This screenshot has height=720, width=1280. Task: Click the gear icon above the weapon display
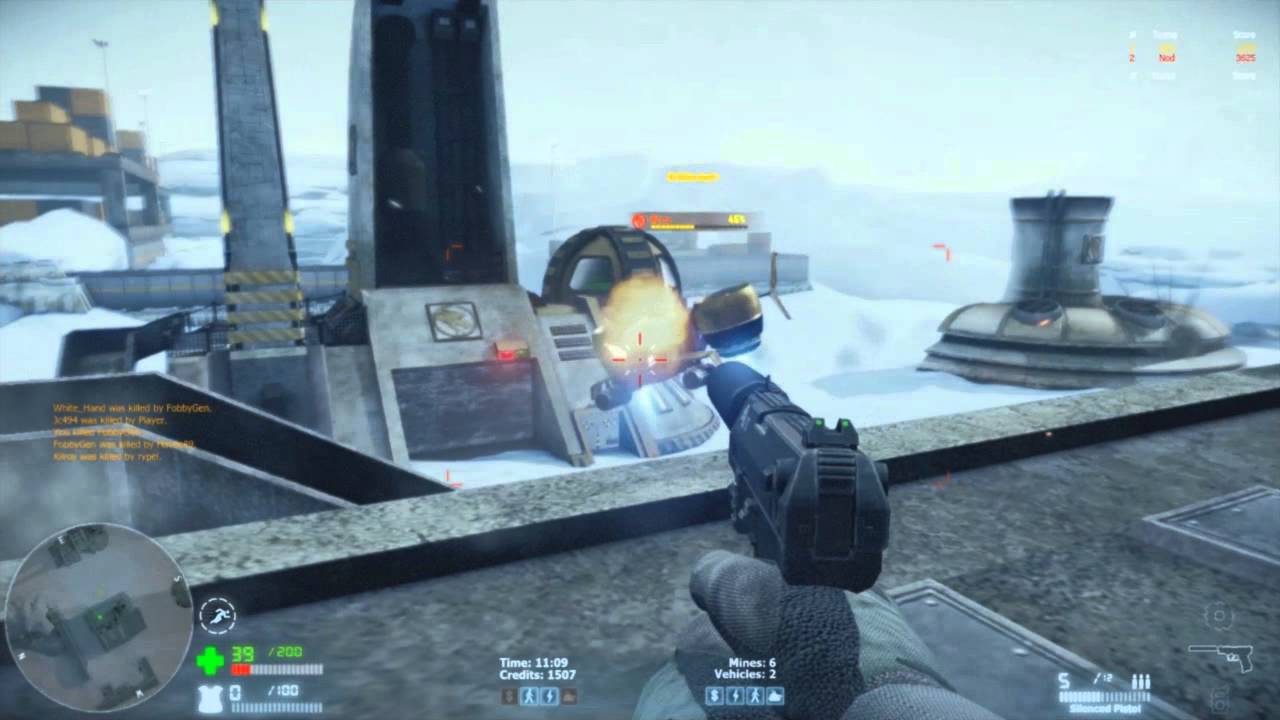point(1218,616)
